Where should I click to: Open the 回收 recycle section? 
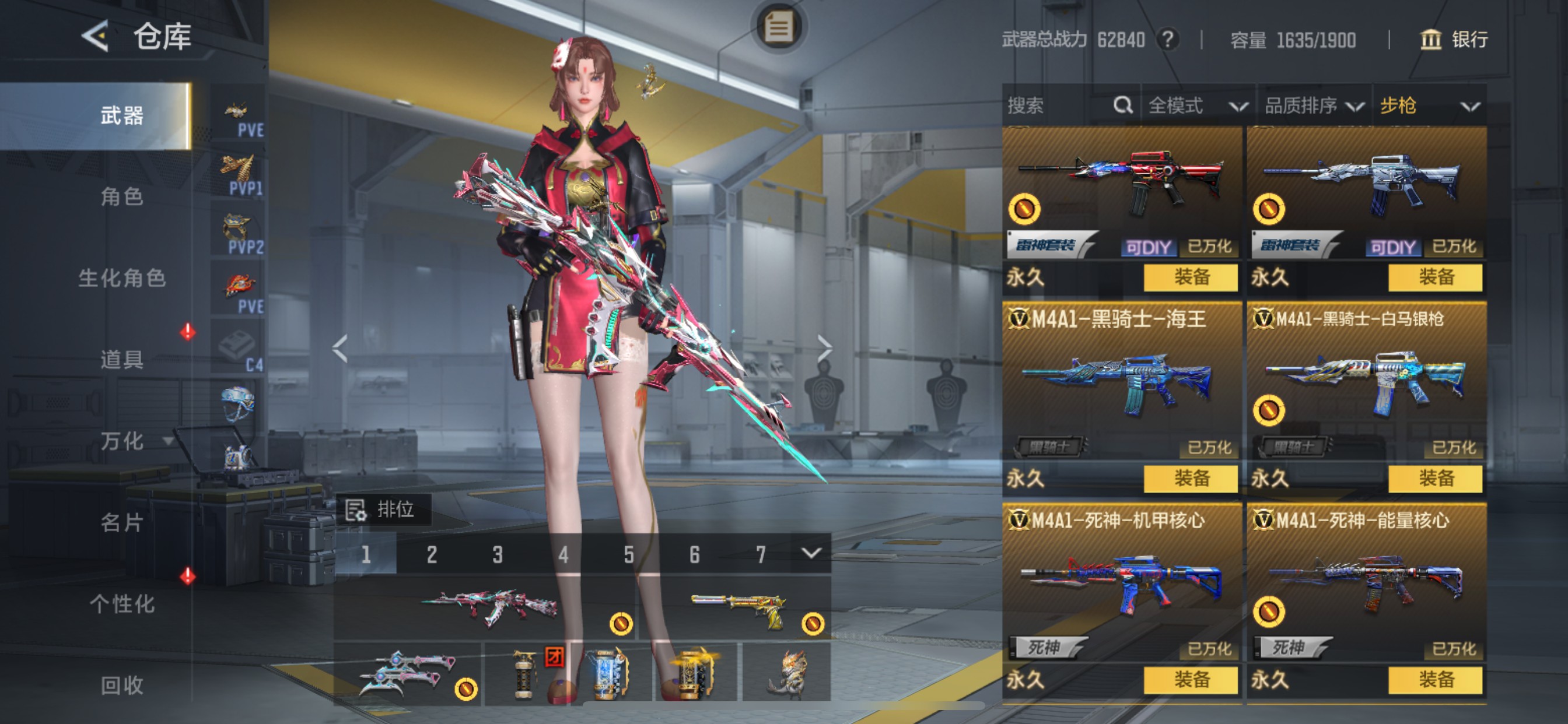[x=122, y=685]
